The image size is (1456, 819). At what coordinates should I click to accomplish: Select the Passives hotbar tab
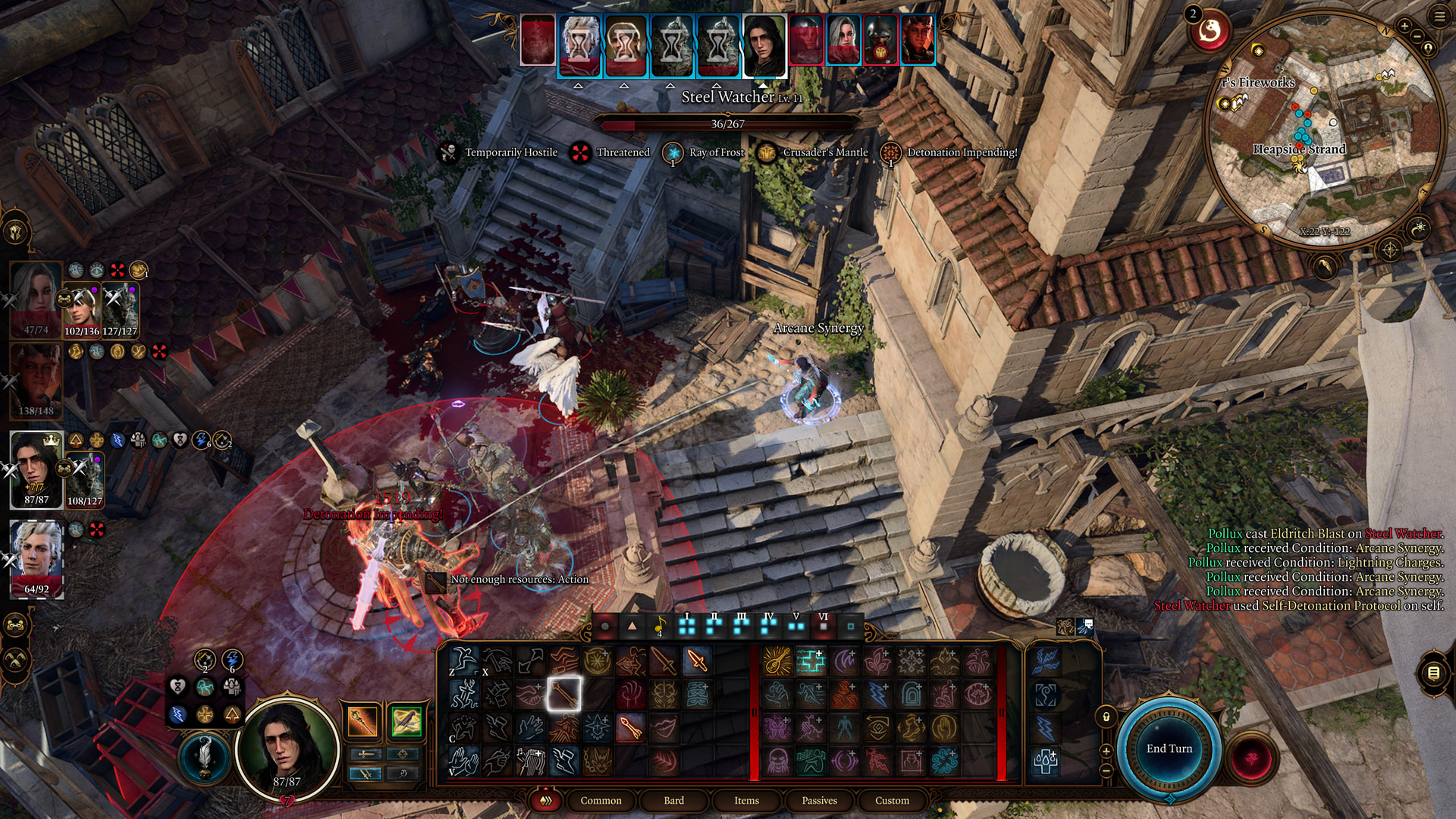(x=819, y=800)
